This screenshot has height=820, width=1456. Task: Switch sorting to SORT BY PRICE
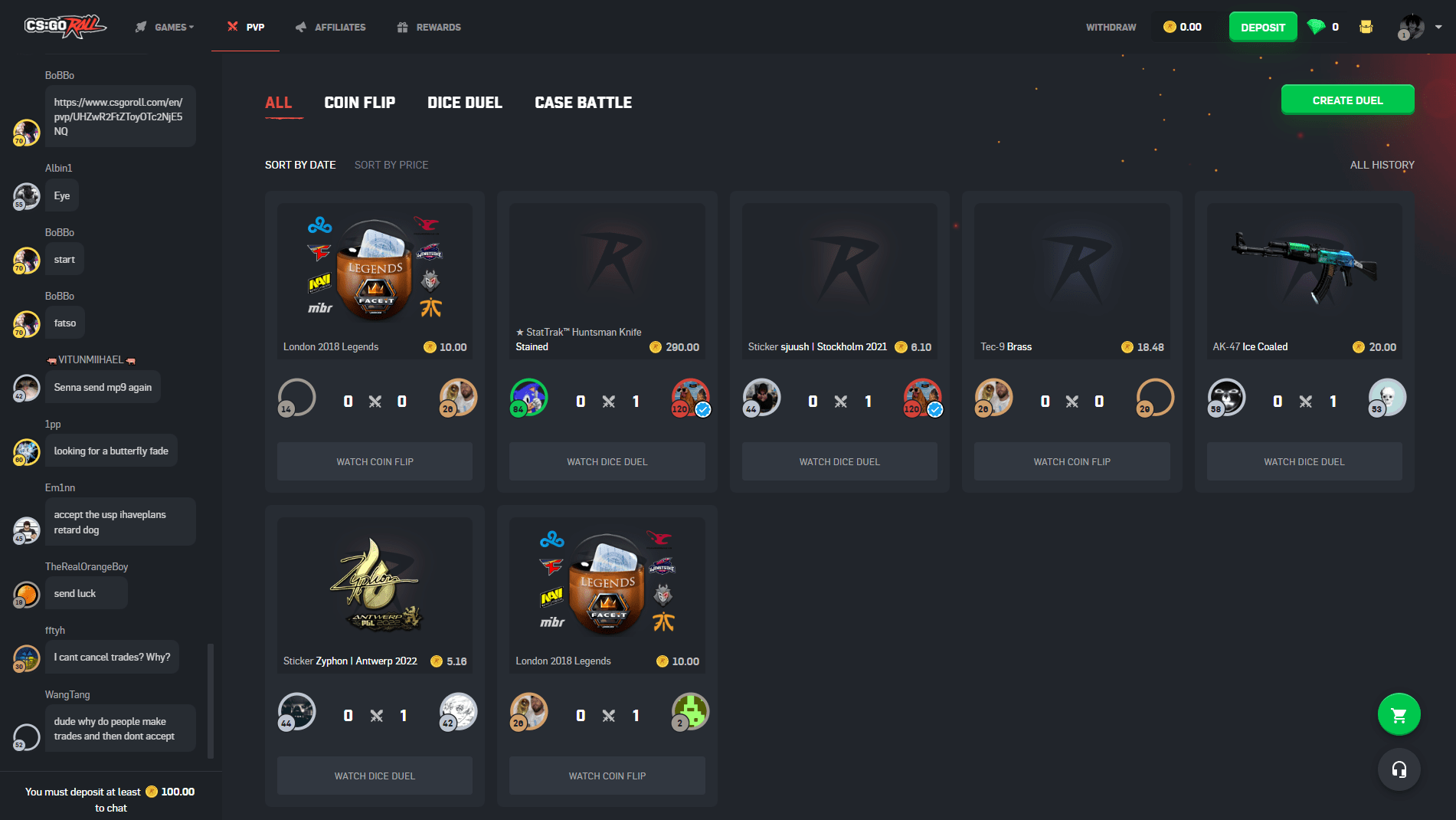click(391, 165)
